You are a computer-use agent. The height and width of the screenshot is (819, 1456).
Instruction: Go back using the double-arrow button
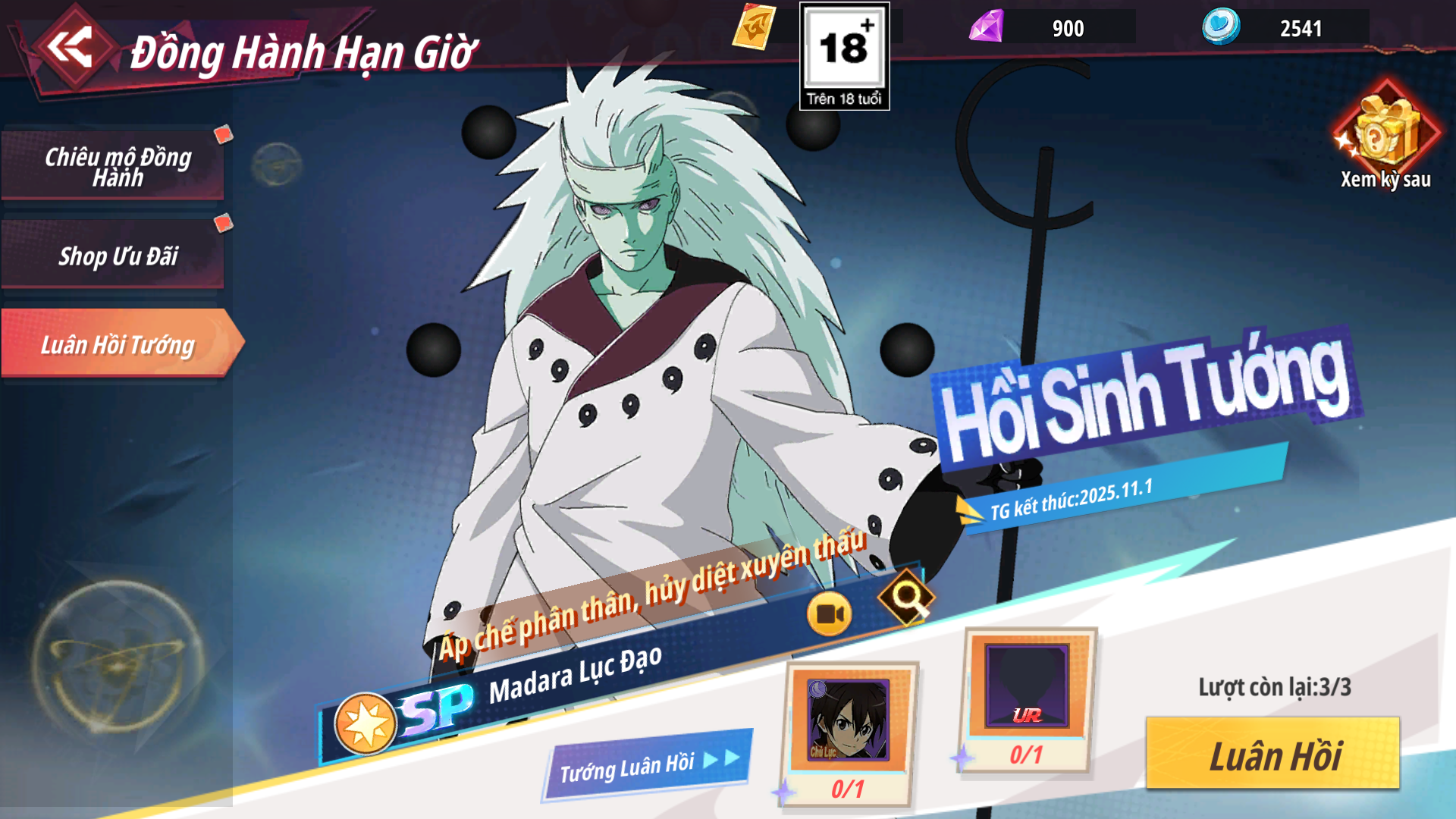click(70, 47)
